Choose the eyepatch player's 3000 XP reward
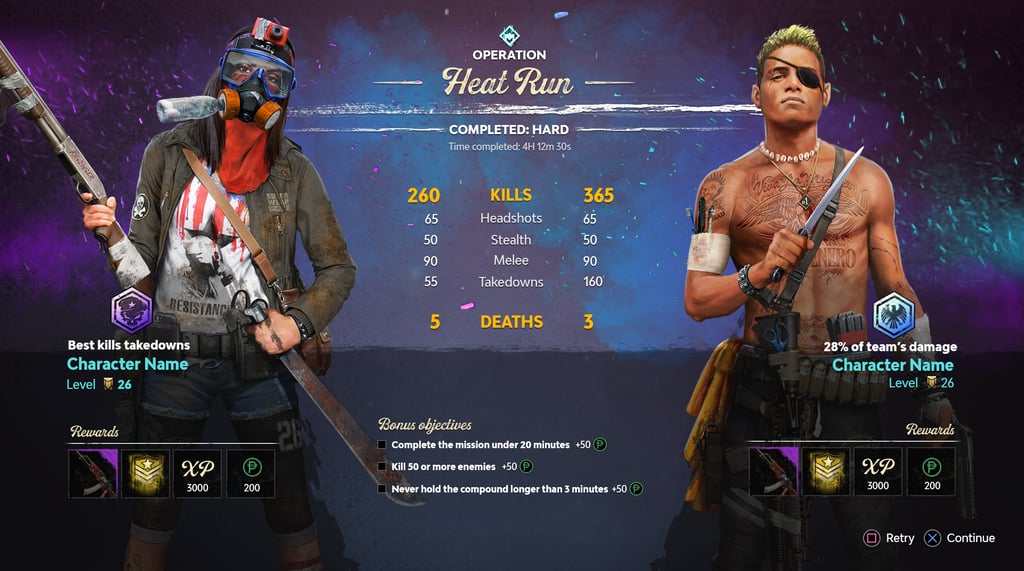The width and height of the screenshot is (1024, 571). (878, 472)
